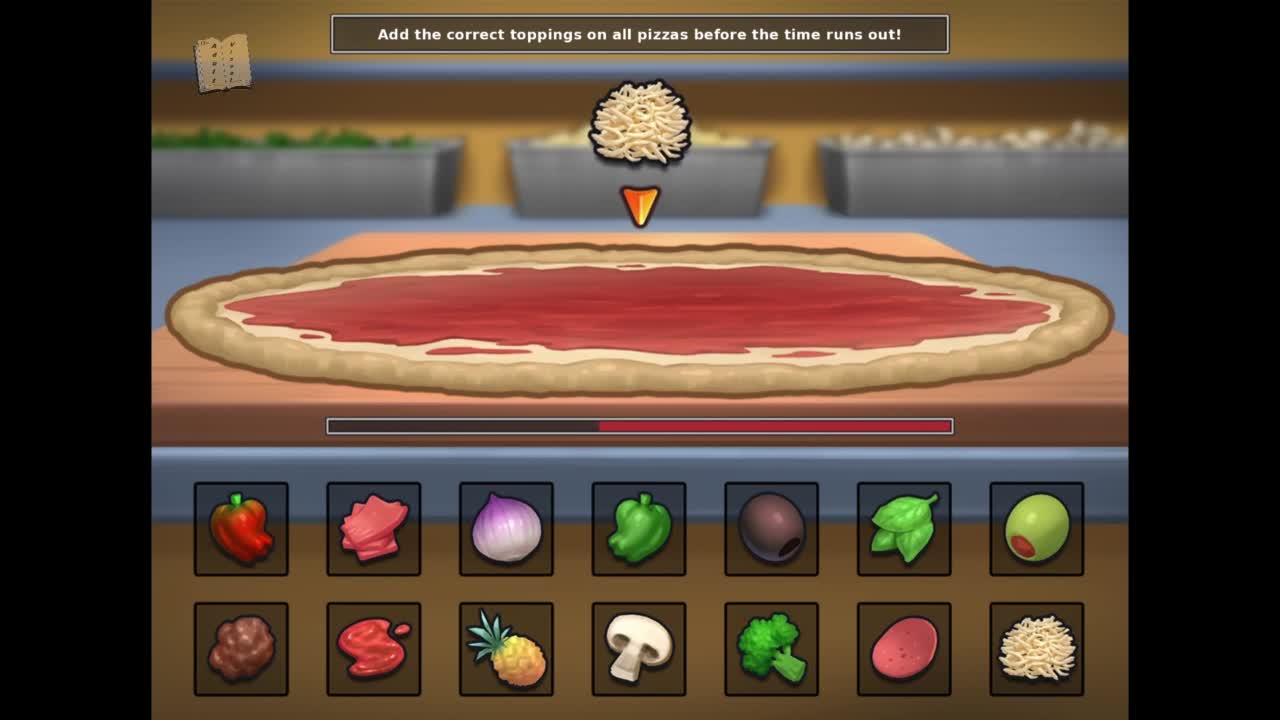The width and height of the screenshot is (1280, 720).
Task: Pick the red onion topping
Action: click(x=506, y=529)
